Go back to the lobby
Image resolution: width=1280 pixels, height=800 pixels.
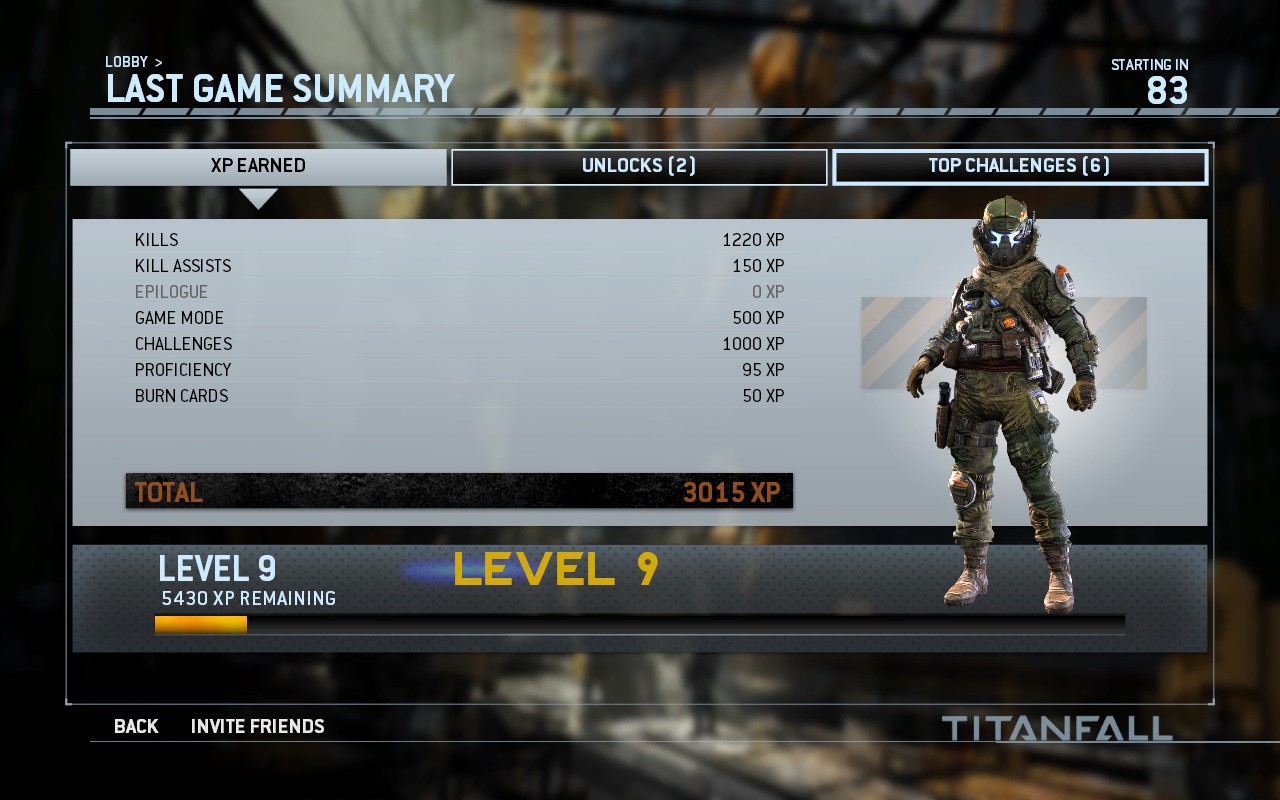point(136,726)
